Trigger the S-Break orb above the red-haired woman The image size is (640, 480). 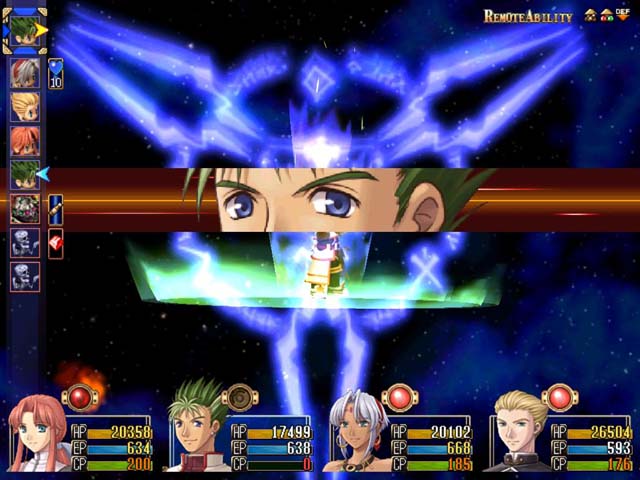[x=79, y=397]
